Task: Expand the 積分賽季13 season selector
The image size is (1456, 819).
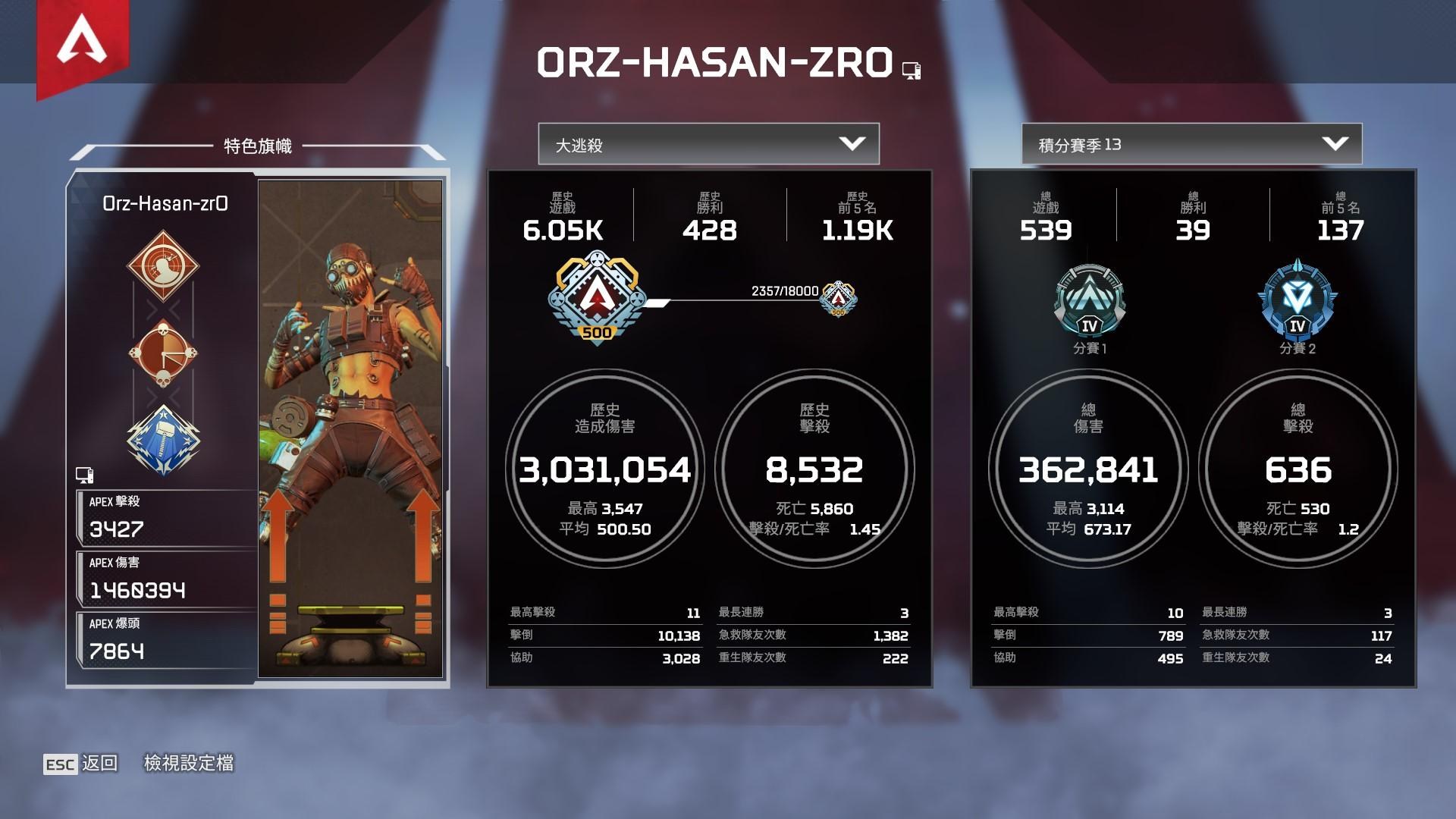Action: click(x=1191, y=143)
